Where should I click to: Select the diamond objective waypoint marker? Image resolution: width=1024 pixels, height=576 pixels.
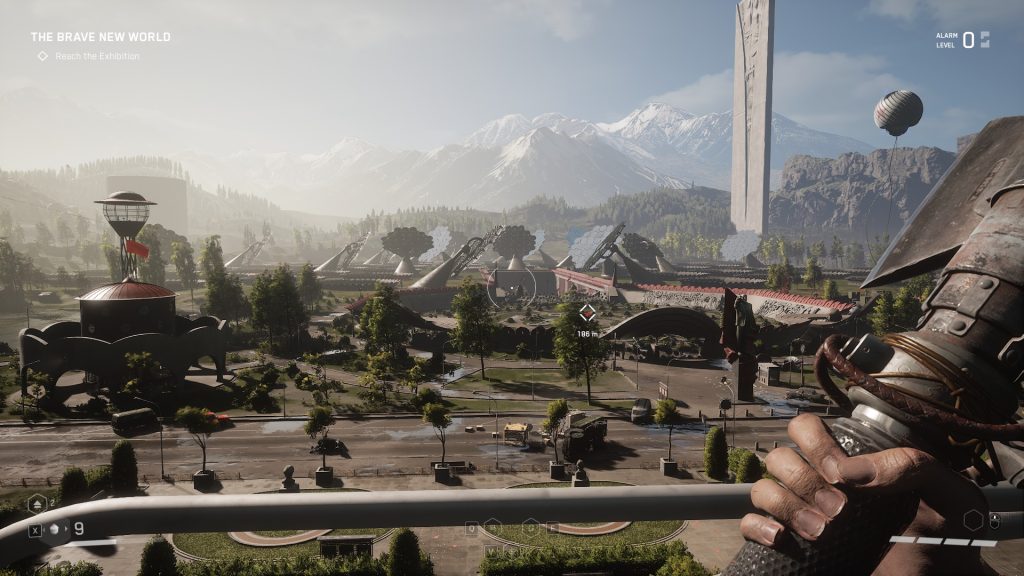[x=587, y=312]
